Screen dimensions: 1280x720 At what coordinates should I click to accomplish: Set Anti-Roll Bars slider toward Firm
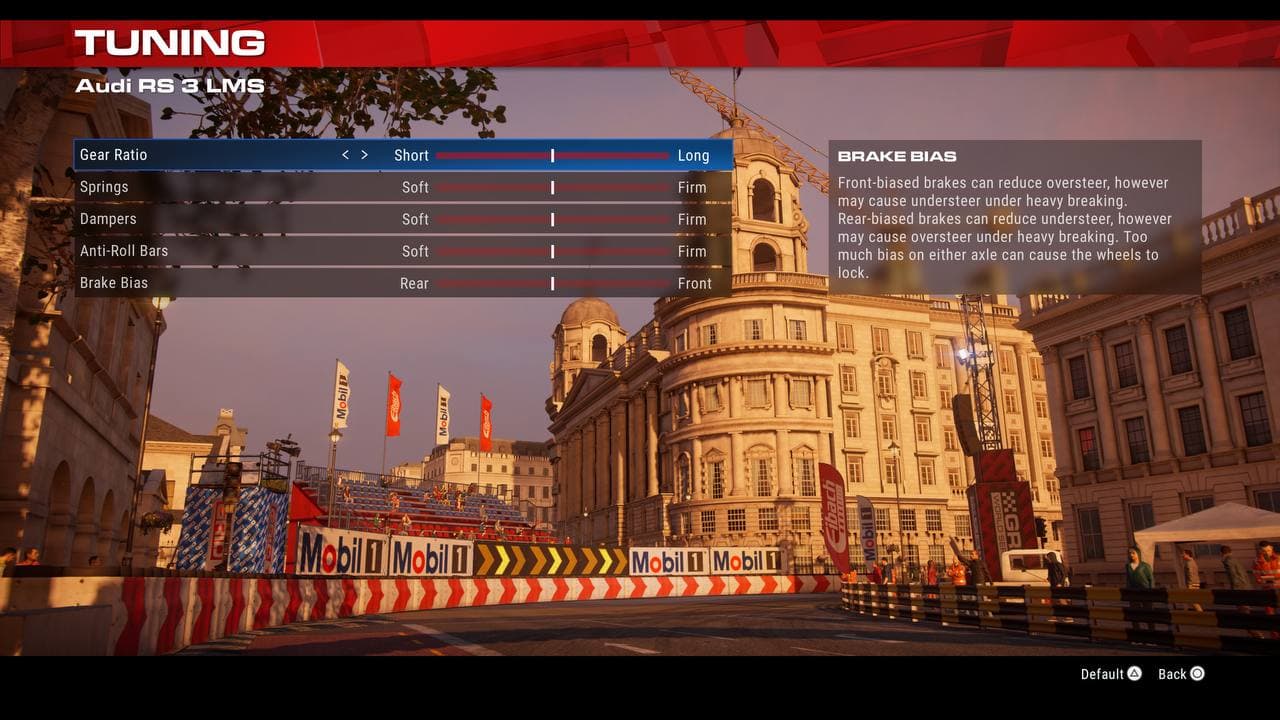[x=640, y=251]
